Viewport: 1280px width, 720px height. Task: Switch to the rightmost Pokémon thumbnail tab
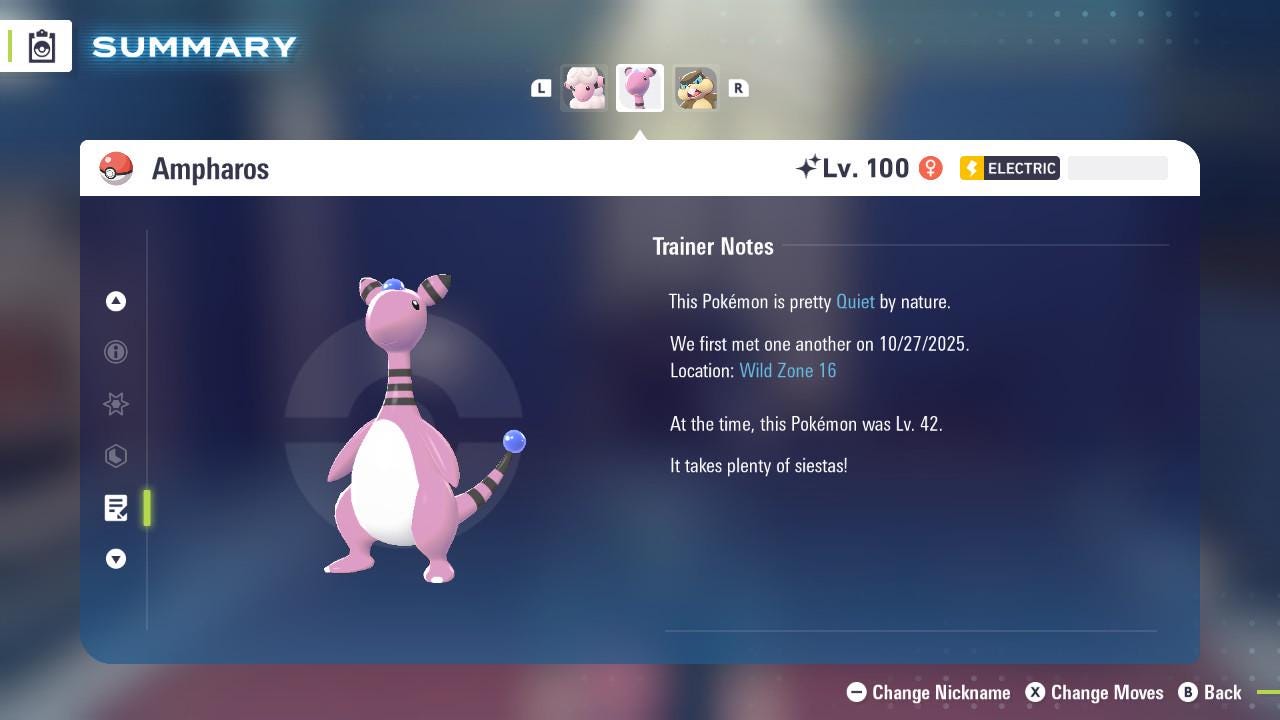(696, 88)
